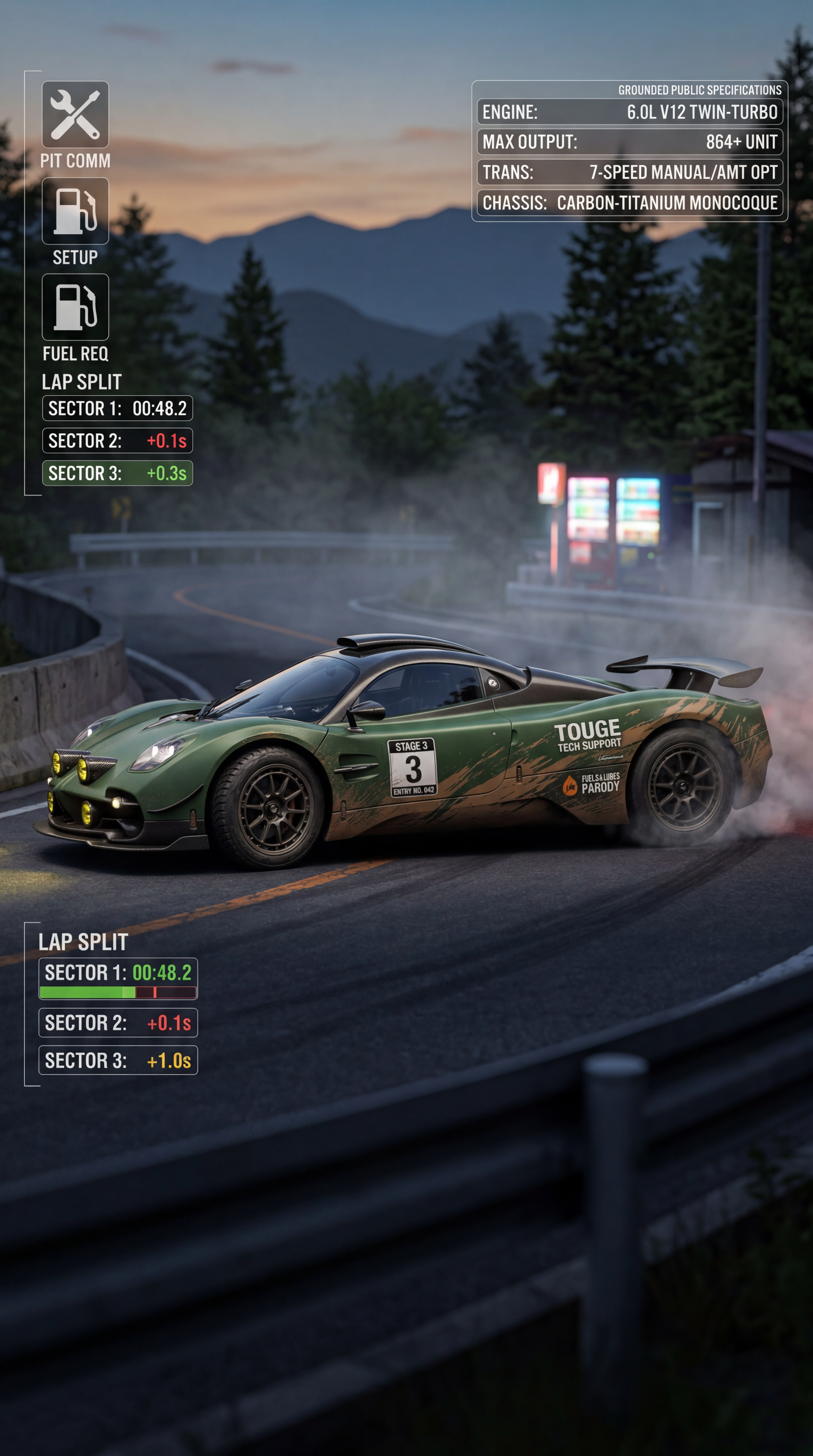This screenshot has width=813, height=1456.
Task: Select the Fuel Req pump icon
Action: 75,307
